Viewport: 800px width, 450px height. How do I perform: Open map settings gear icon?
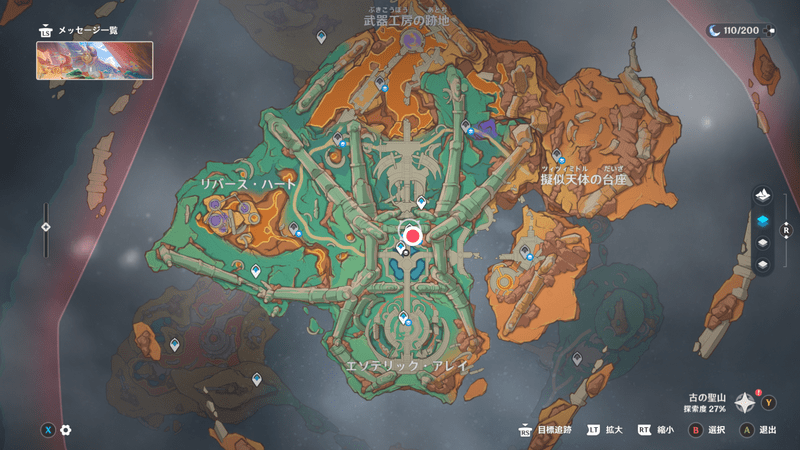tap(66, 430)
